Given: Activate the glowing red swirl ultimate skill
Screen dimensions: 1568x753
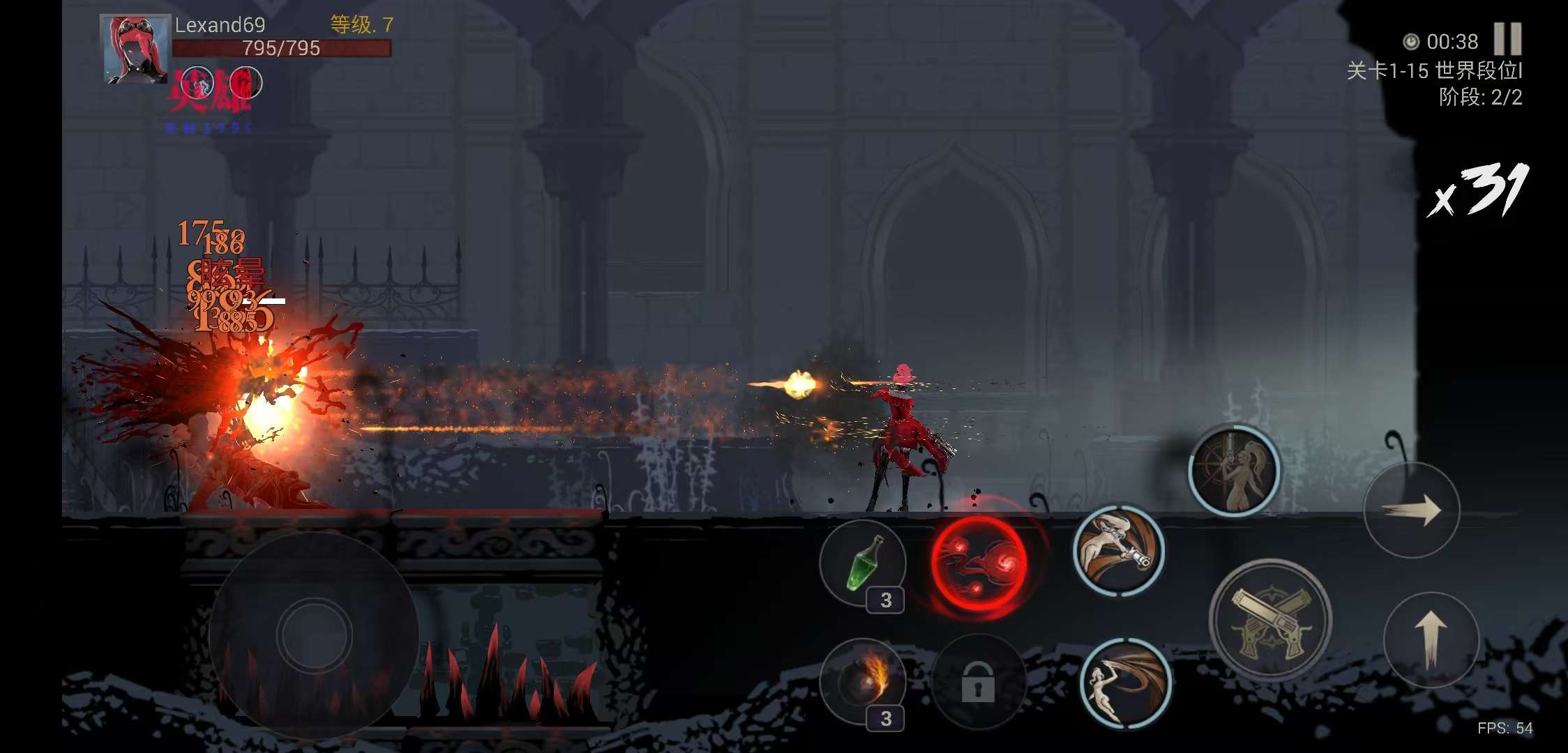Looking at the screenshot, I should [979, 563].
